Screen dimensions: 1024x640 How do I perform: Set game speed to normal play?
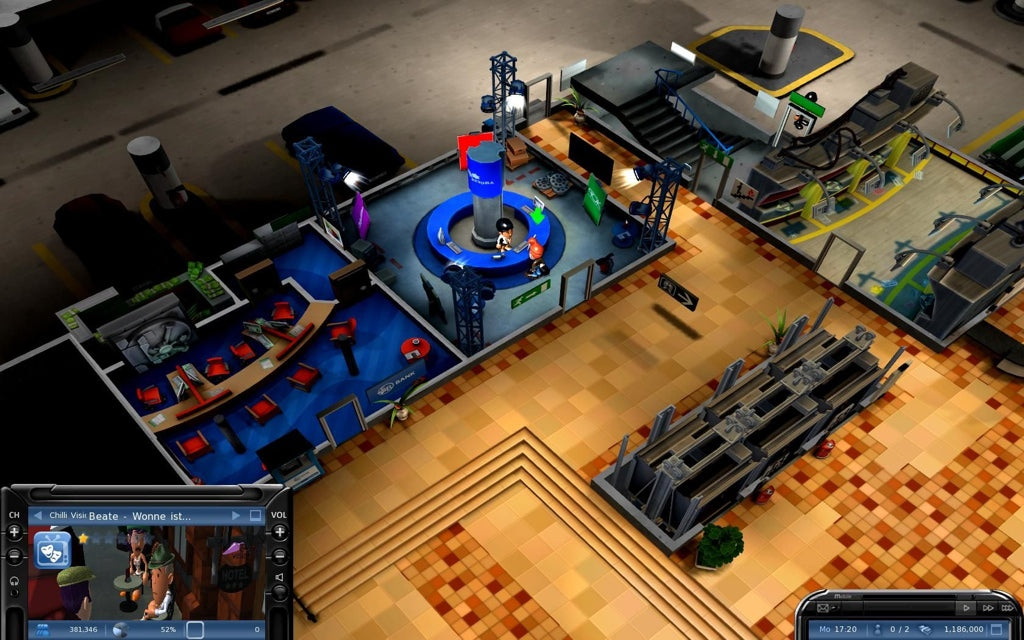965,608
